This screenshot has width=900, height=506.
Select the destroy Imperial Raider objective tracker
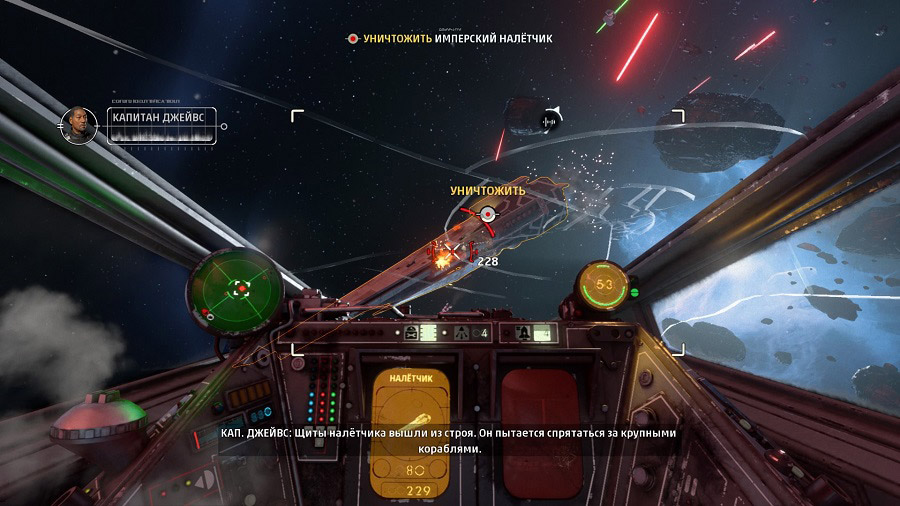(x=449, y=38)
